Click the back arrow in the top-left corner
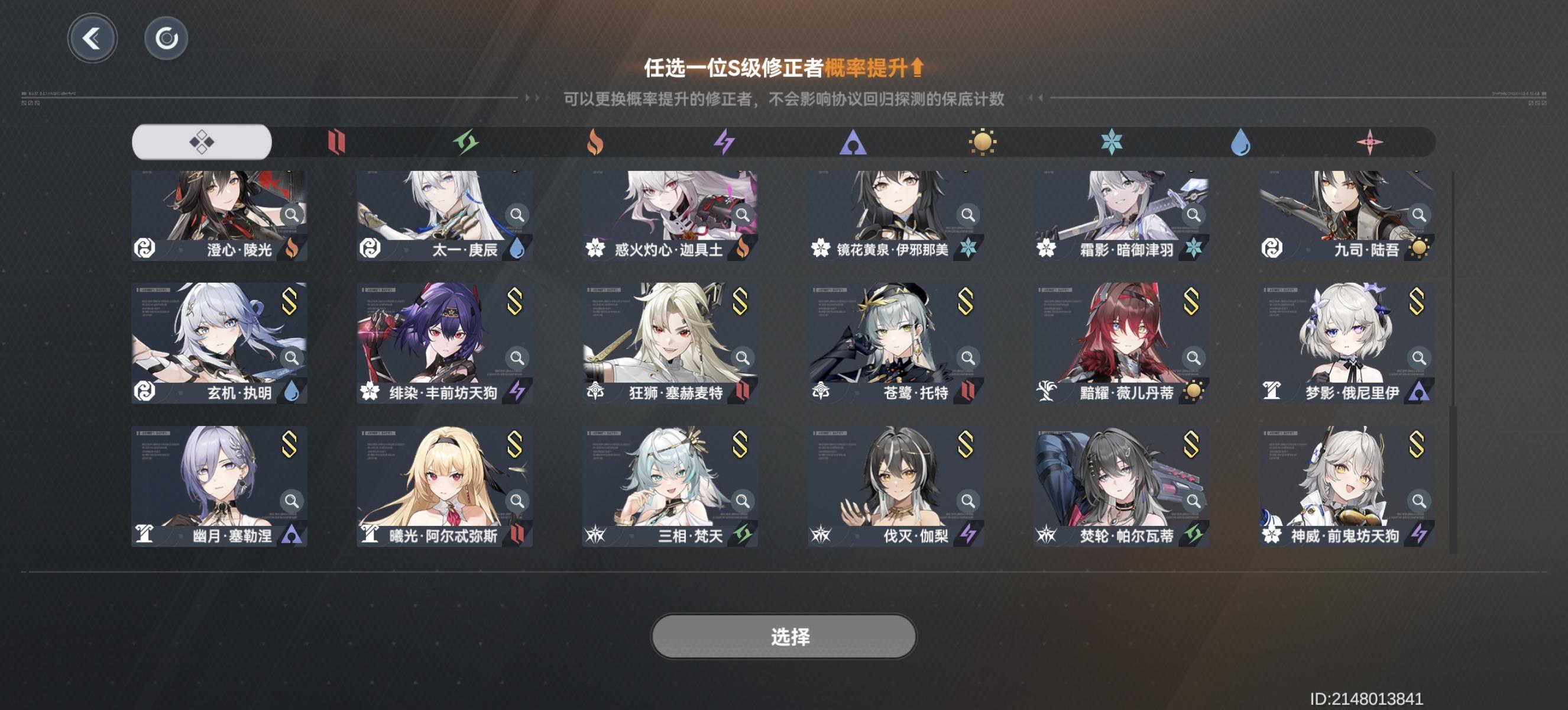1568x710 pixels. [x=92, y=38]
